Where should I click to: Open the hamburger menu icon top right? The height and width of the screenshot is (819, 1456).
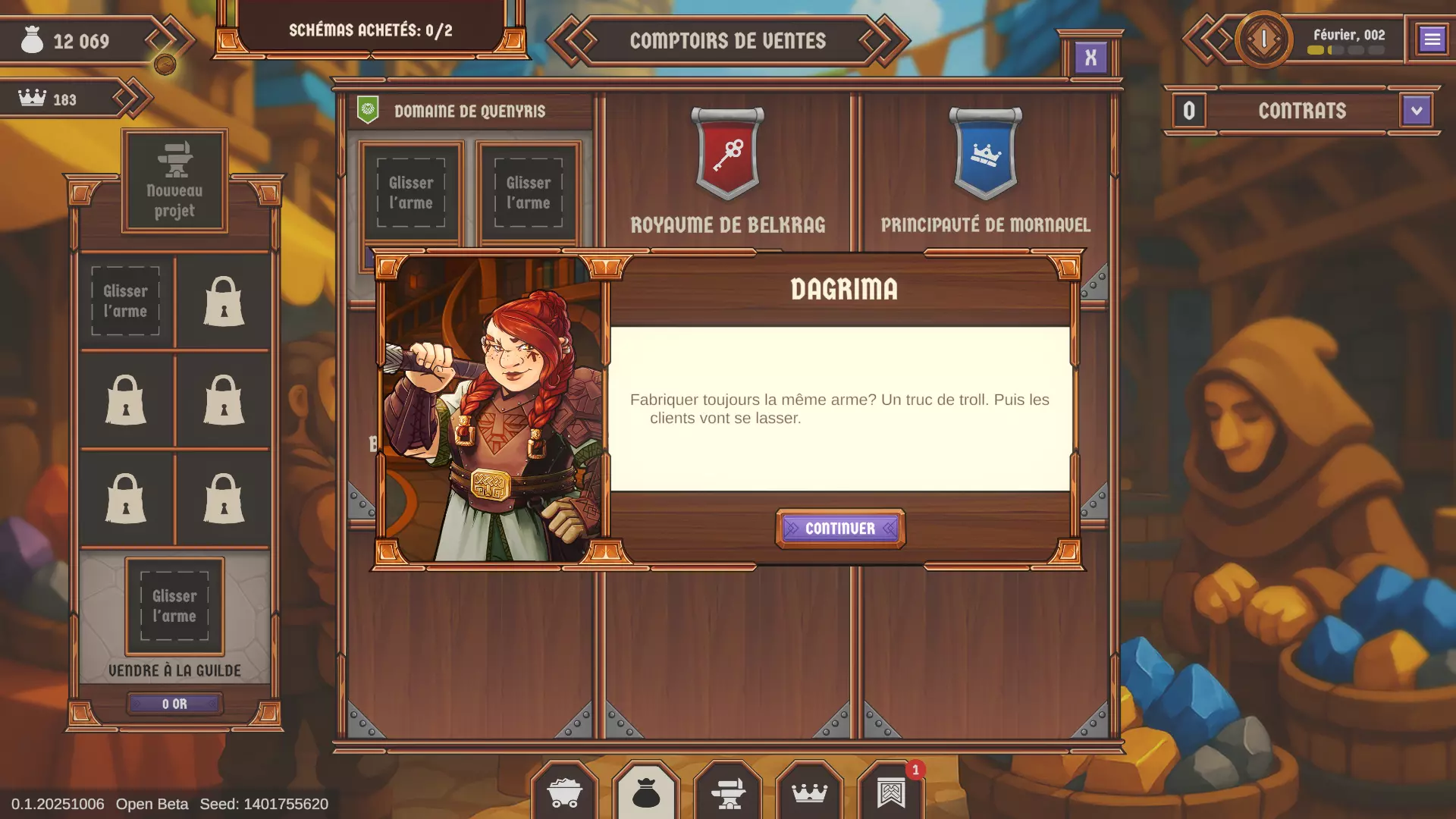pyautogui.click(x=1432, y=40)
